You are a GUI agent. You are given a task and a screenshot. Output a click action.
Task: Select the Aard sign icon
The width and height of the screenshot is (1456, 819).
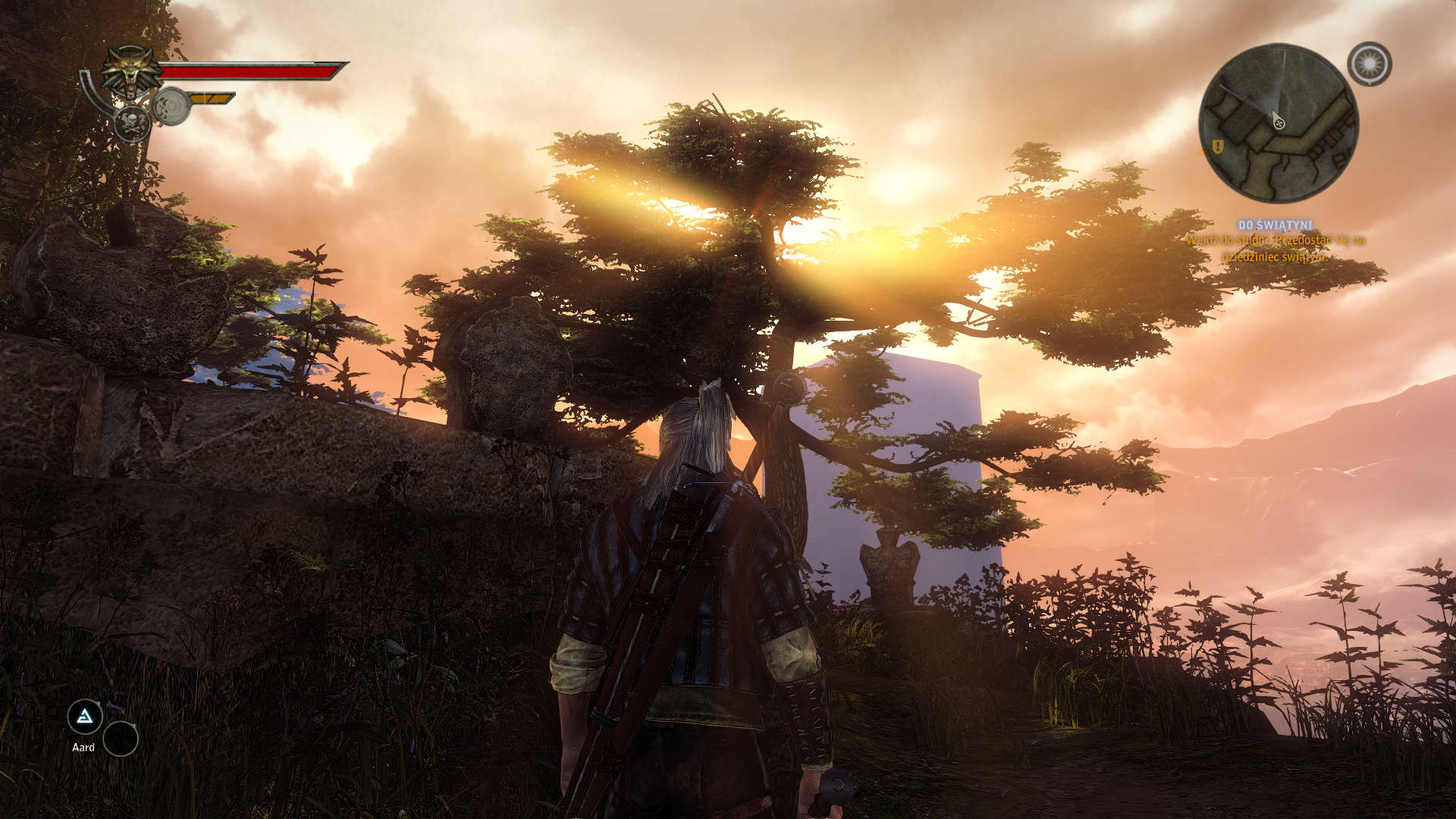(x=85, y=717)
